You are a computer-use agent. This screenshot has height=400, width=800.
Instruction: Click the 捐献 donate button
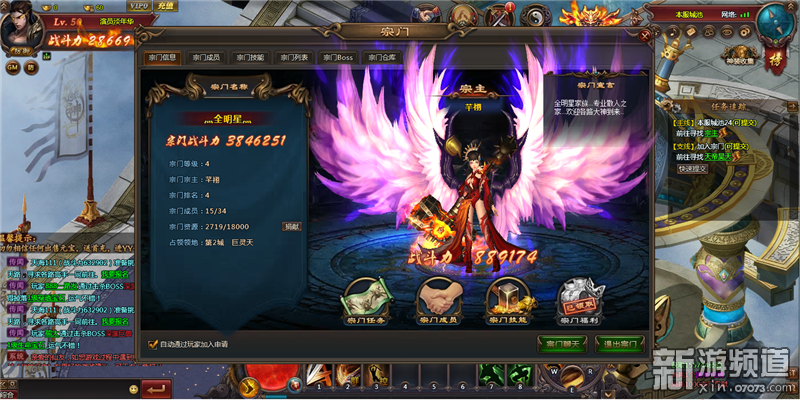point(291,227)
